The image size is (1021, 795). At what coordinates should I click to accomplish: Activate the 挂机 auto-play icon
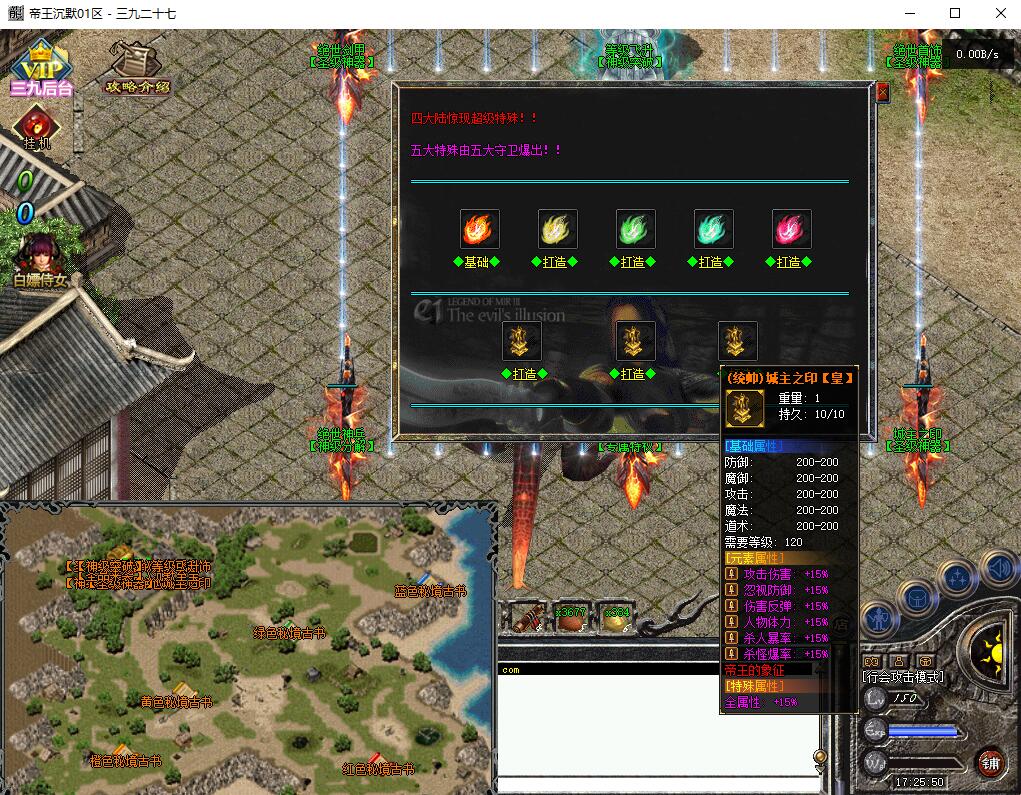[x=37, y=127]
